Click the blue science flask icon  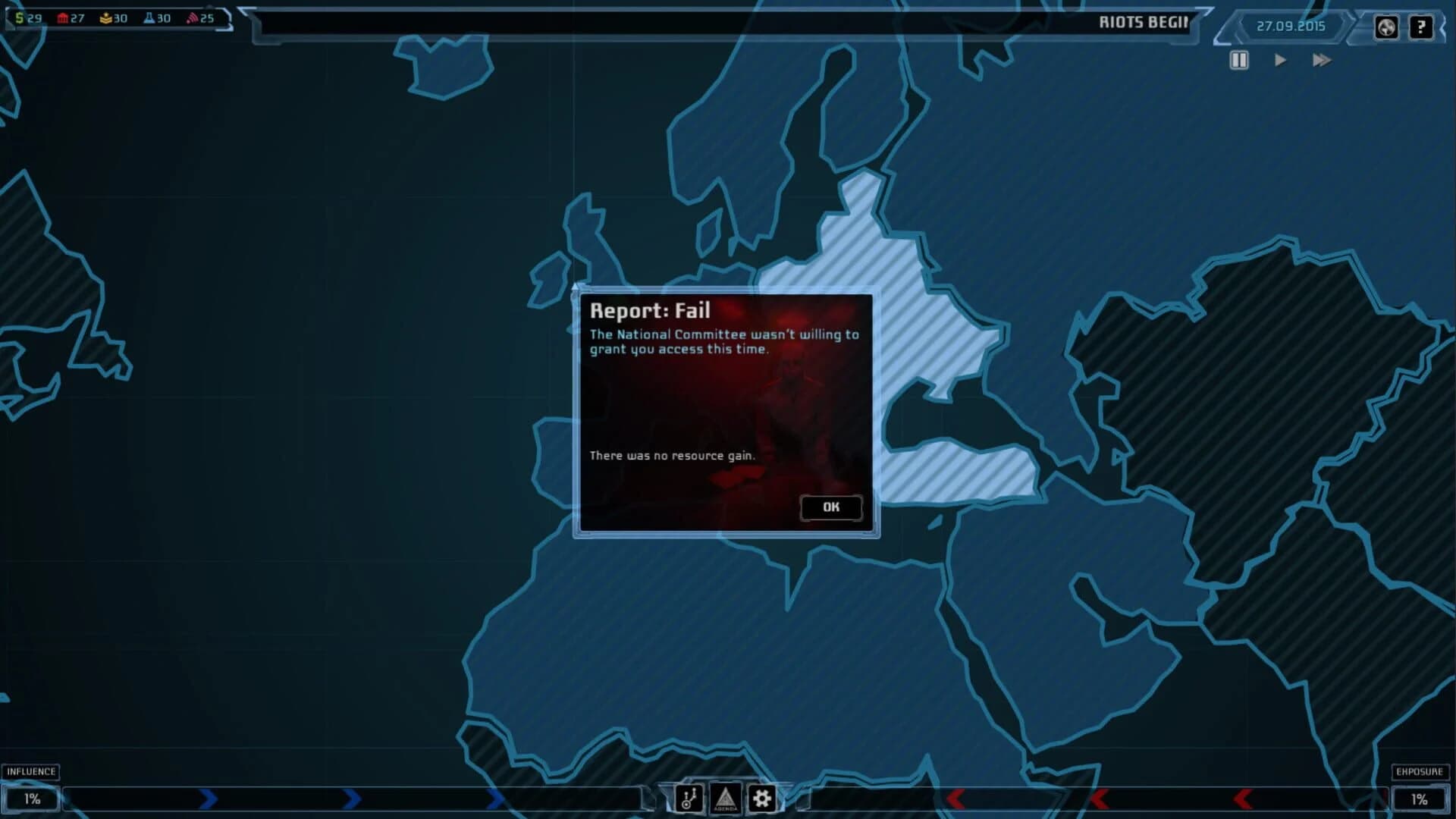(150, 17)
